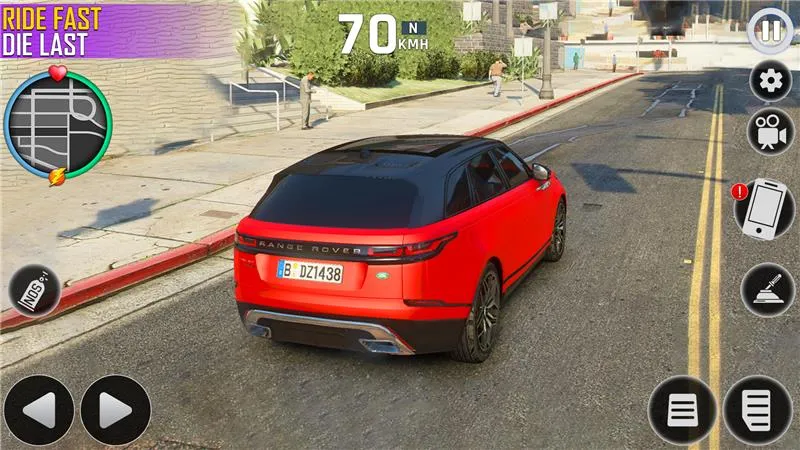Open the gear settings menu

[x=770, y=81]
